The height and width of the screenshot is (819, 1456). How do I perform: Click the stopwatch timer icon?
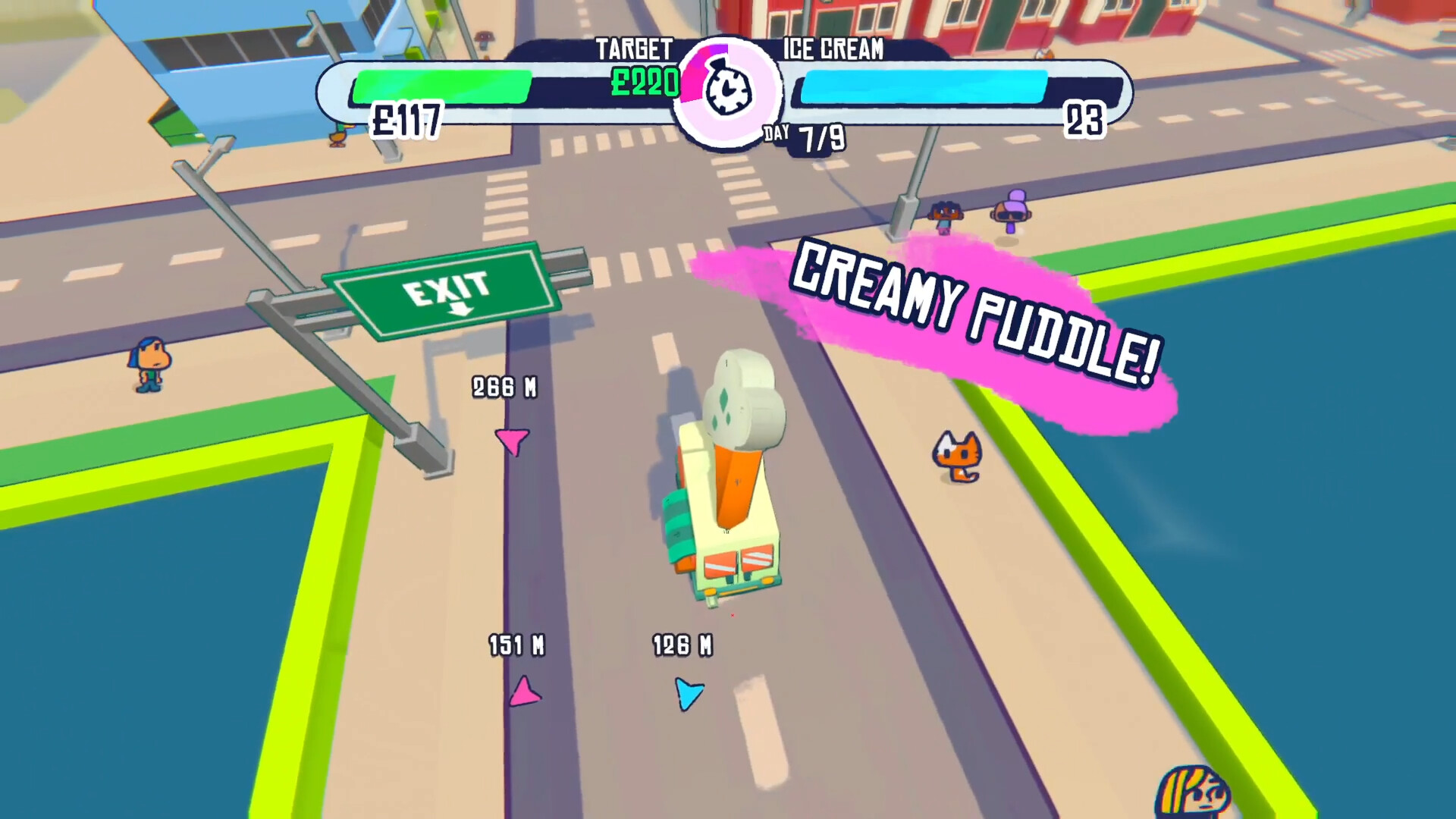726,89
